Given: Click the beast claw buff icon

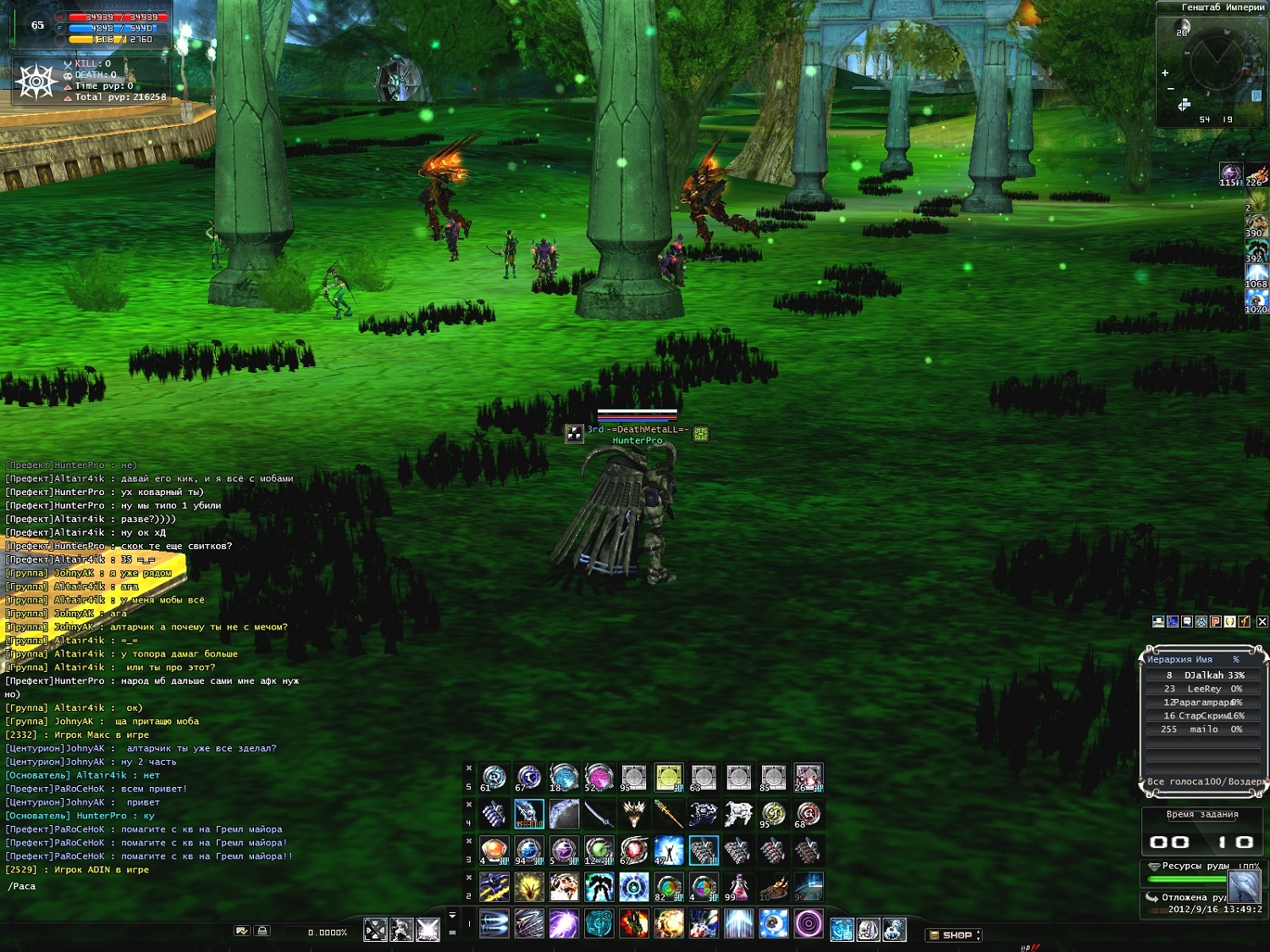Looking at the screenshot, I should click(1256, 173).
